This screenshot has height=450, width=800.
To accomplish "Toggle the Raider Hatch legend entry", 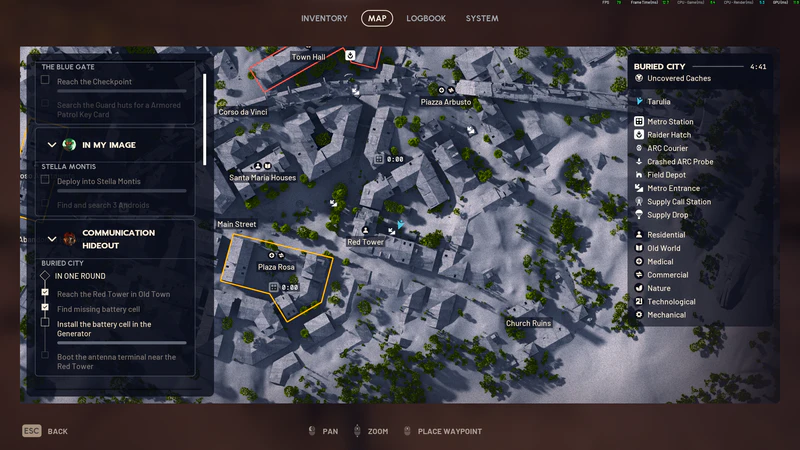I will tap(668, 135).
